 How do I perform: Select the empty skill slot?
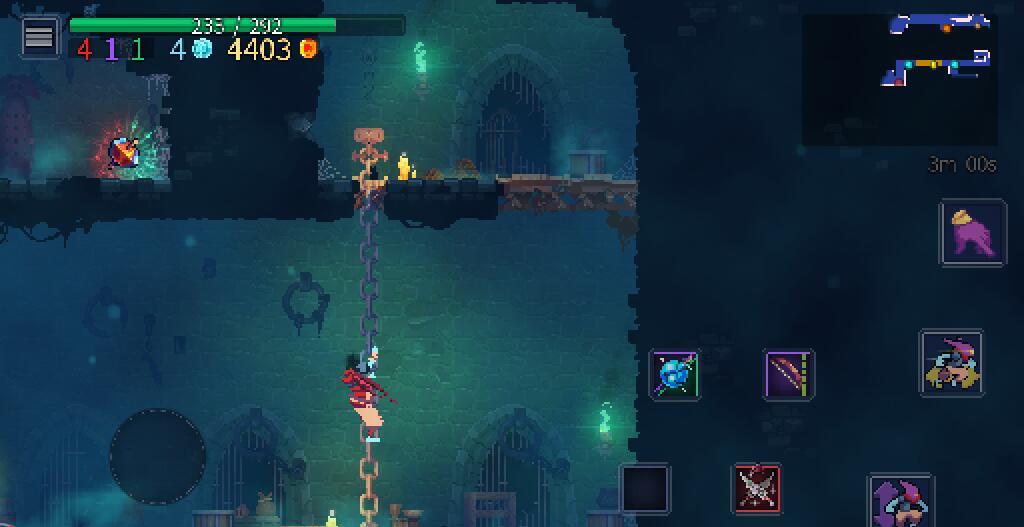coord(645,488)
